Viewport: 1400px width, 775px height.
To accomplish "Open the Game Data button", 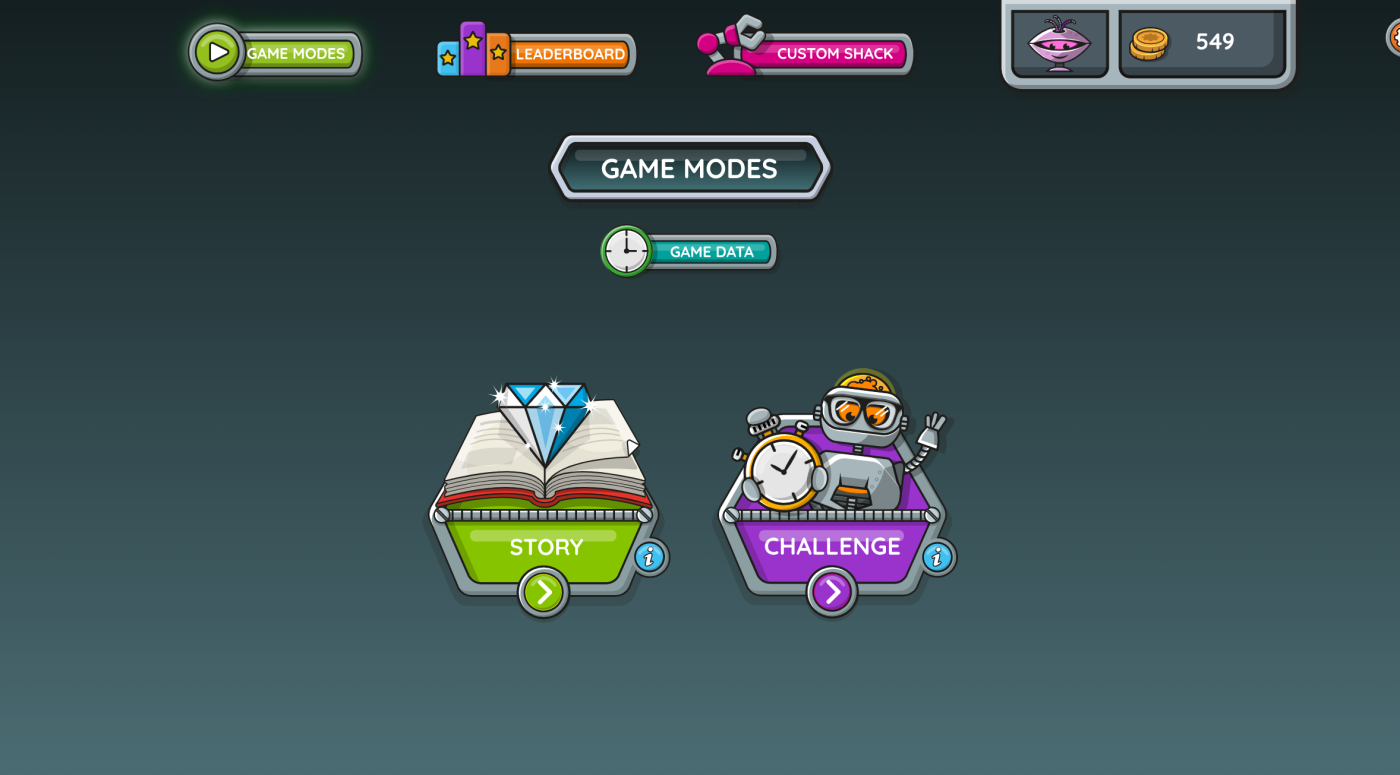I will click(690, 252).
